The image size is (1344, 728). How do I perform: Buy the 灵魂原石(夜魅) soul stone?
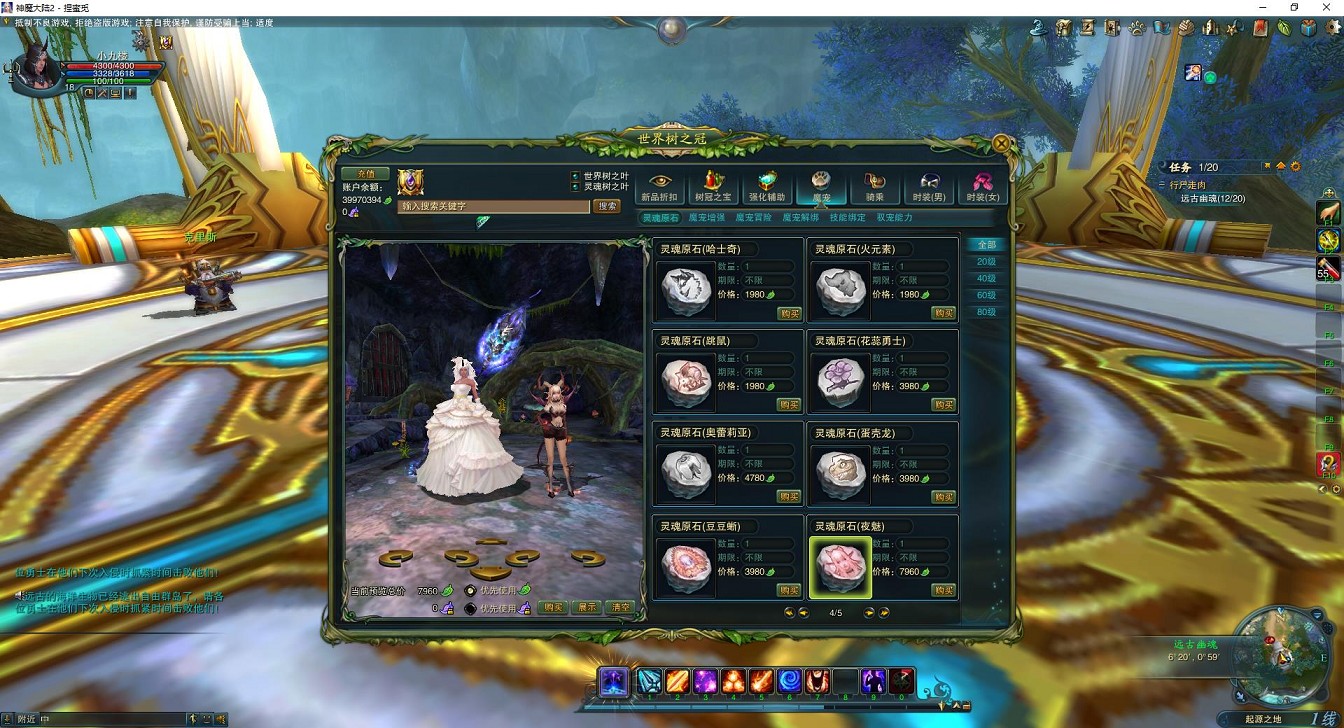pyautogui.click(x=943, y=590)
